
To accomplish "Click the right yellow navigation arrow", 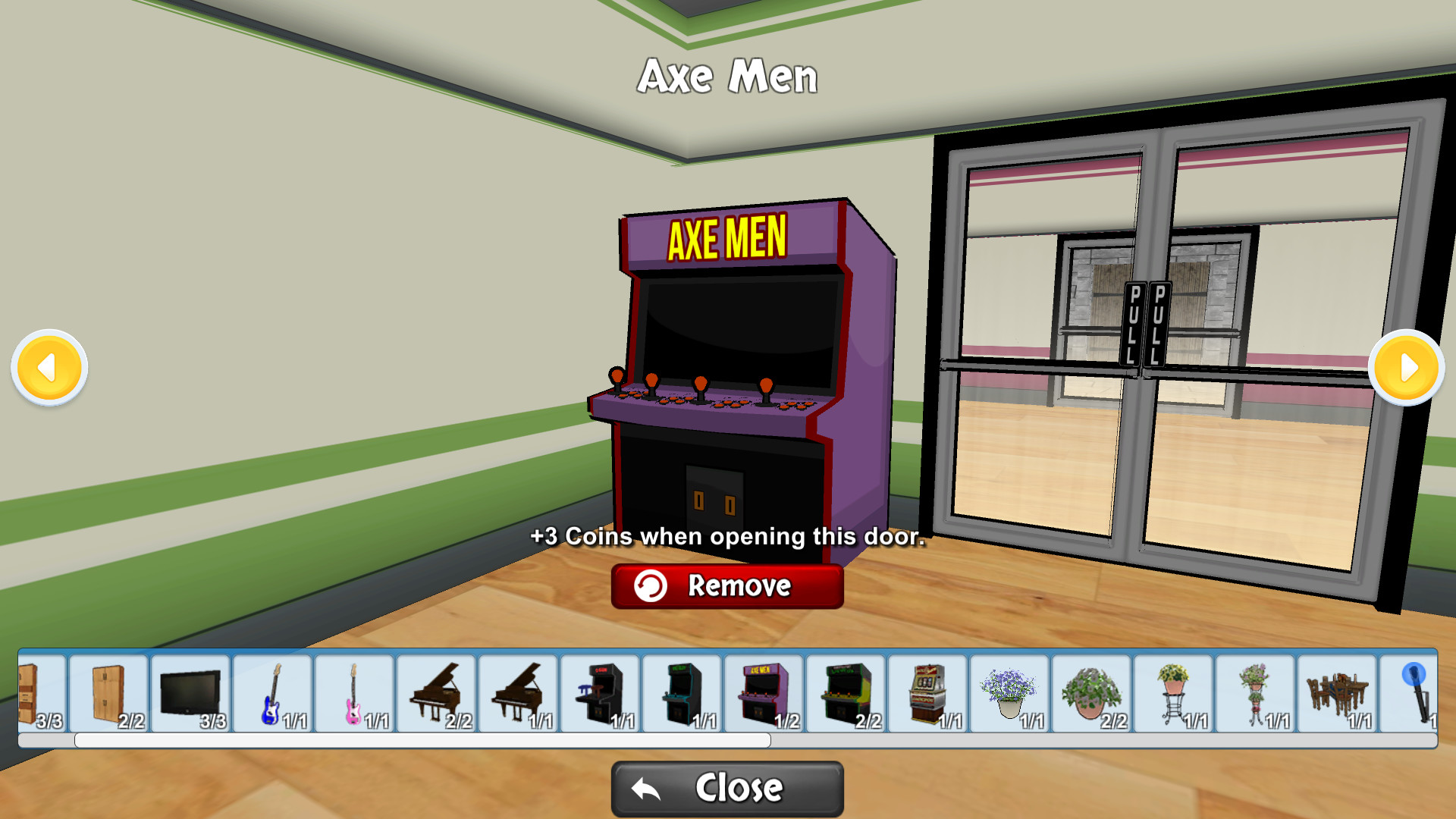I will coord(1407,366).
